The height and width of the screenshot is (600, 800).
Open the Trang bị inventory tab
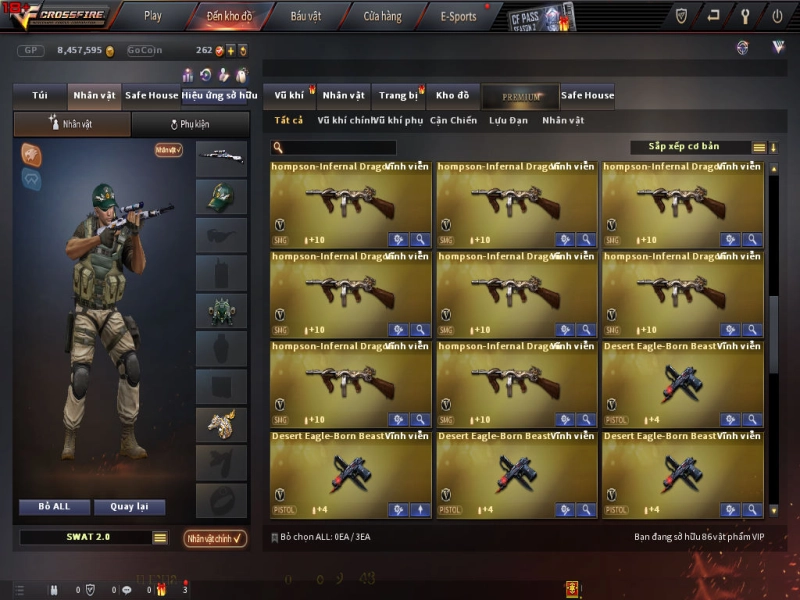(x=398, y=96)
